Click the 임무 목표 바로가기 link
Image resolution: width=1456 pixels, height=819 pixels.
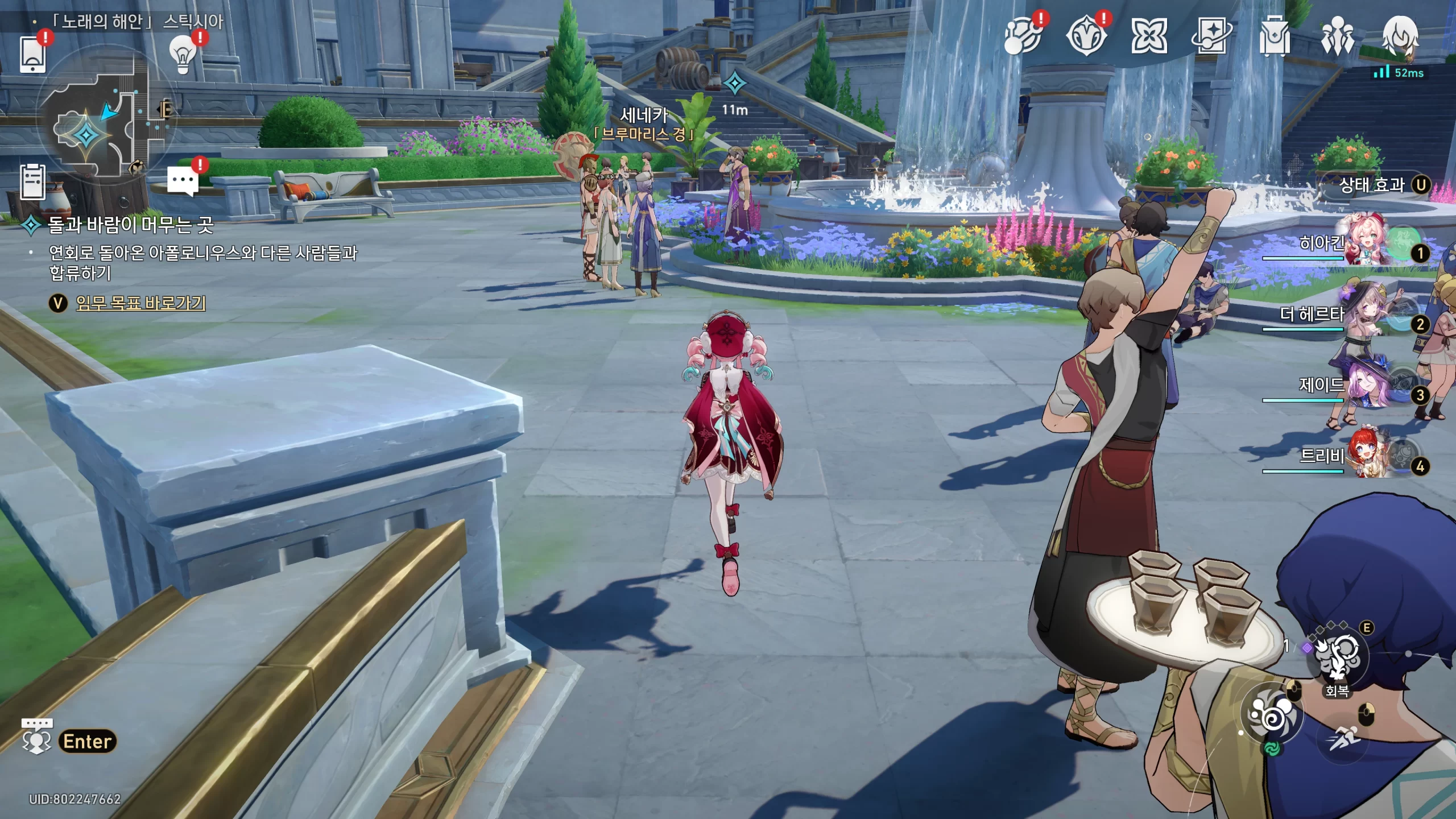coord(140,303)
